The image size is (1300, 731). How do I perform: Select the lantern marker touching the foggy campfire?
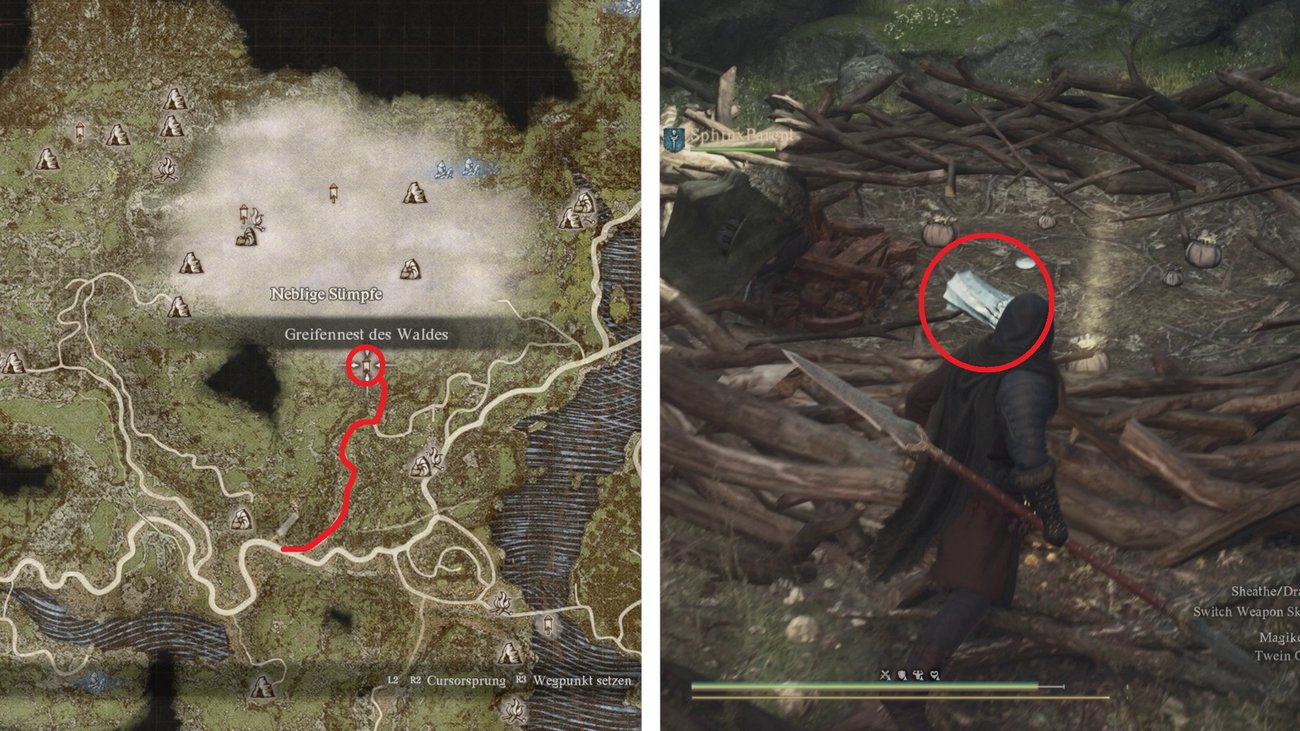tap(244, 213)
